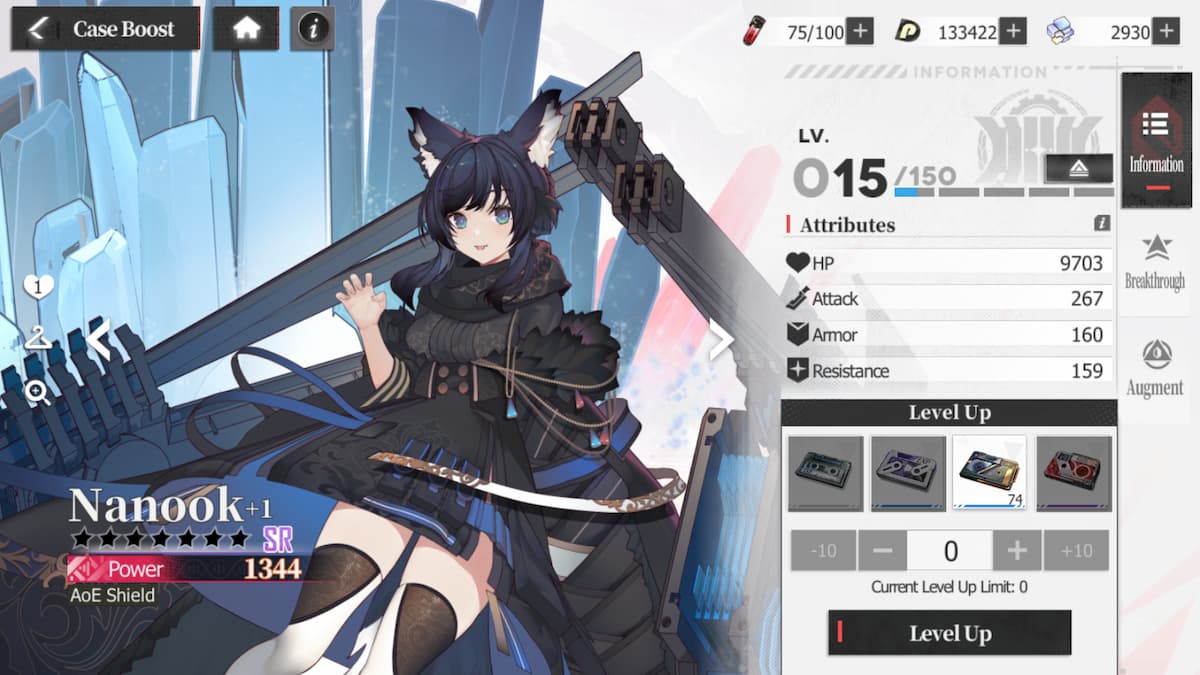
Task: Return to the home screen
Action: 246,29
